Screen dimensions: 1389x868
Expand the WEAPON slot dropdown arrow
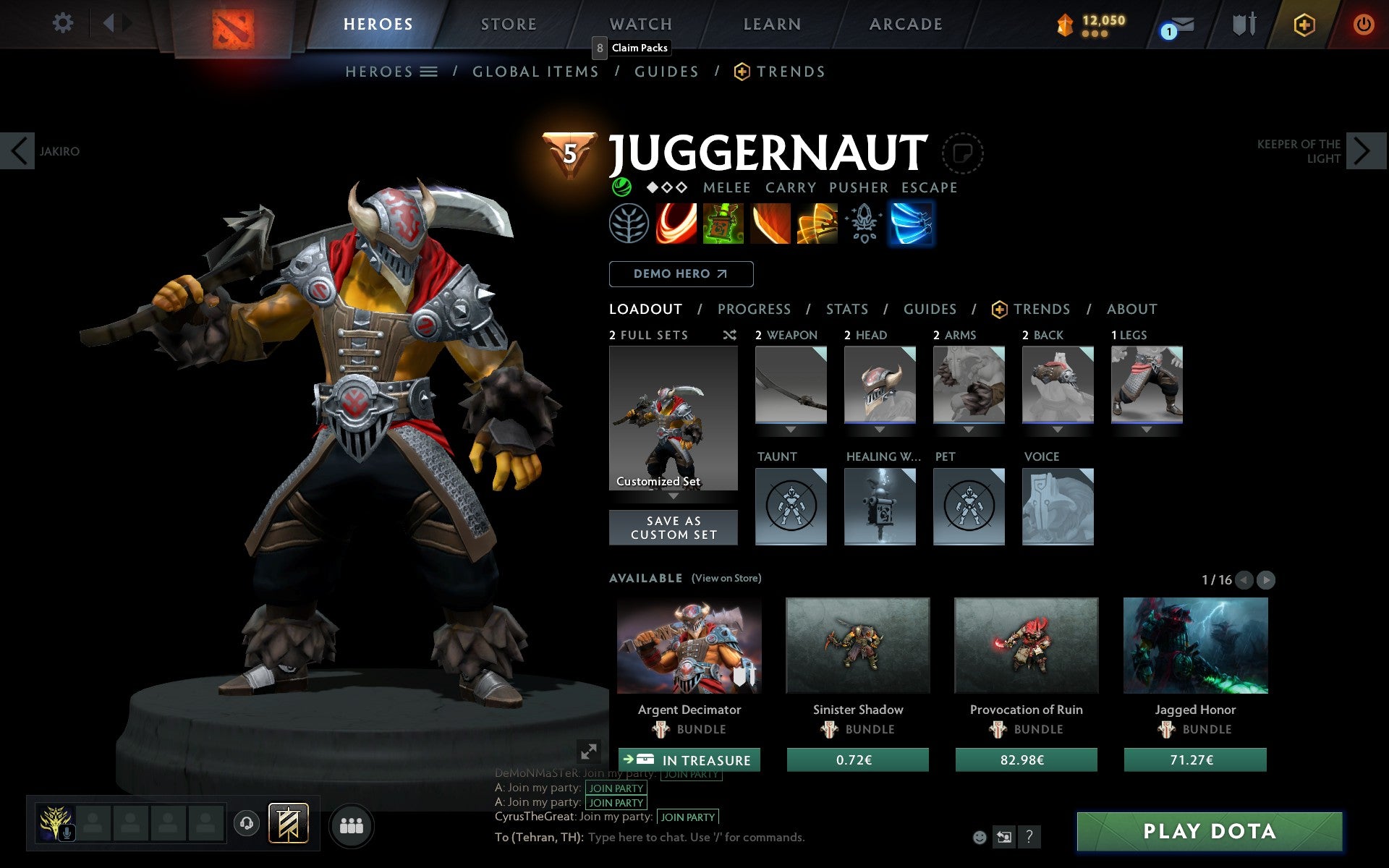click(x=791, y=429)
